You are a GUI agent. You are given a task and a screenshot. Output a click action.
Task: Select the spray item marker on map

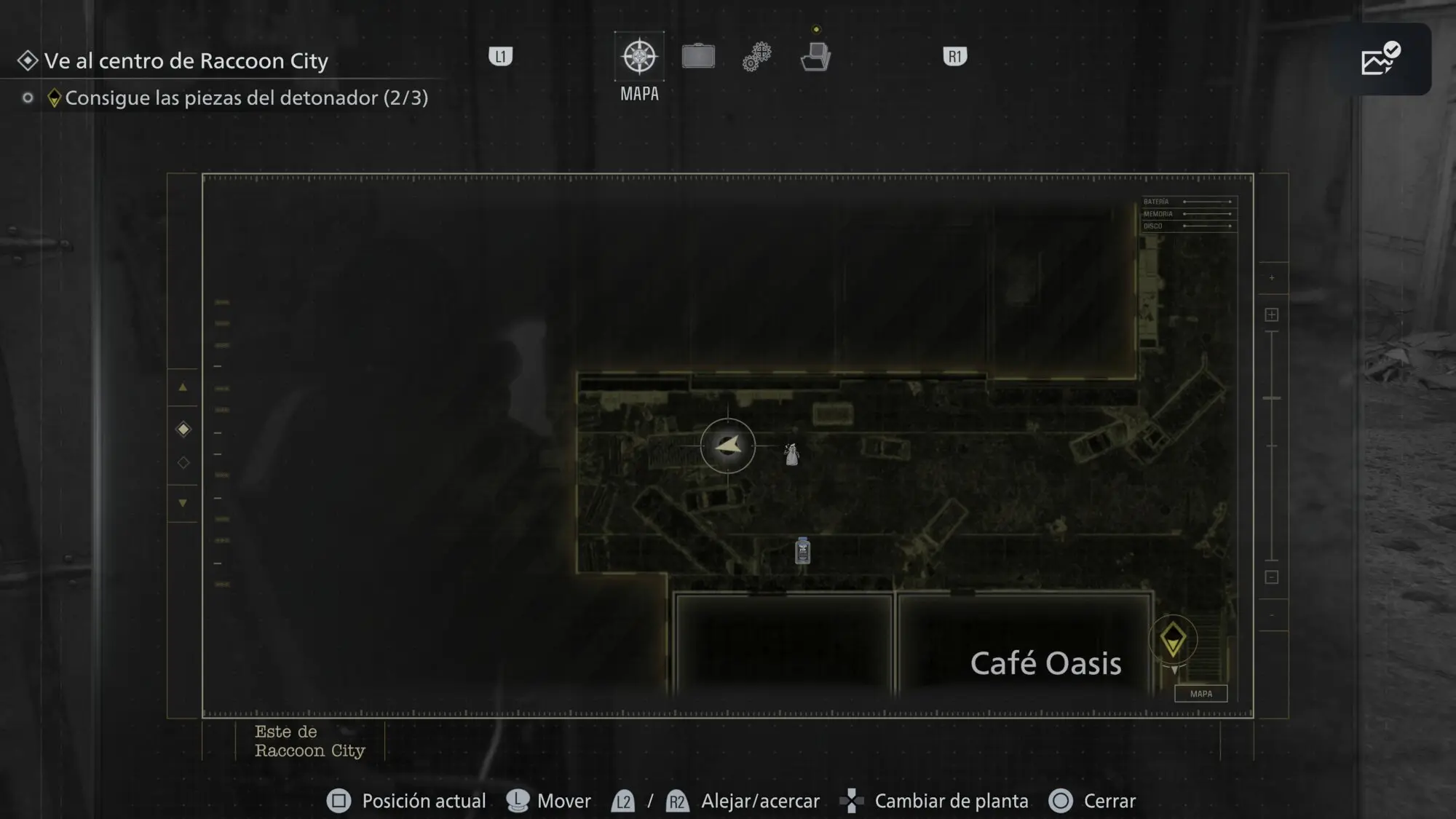coord(791,454)
